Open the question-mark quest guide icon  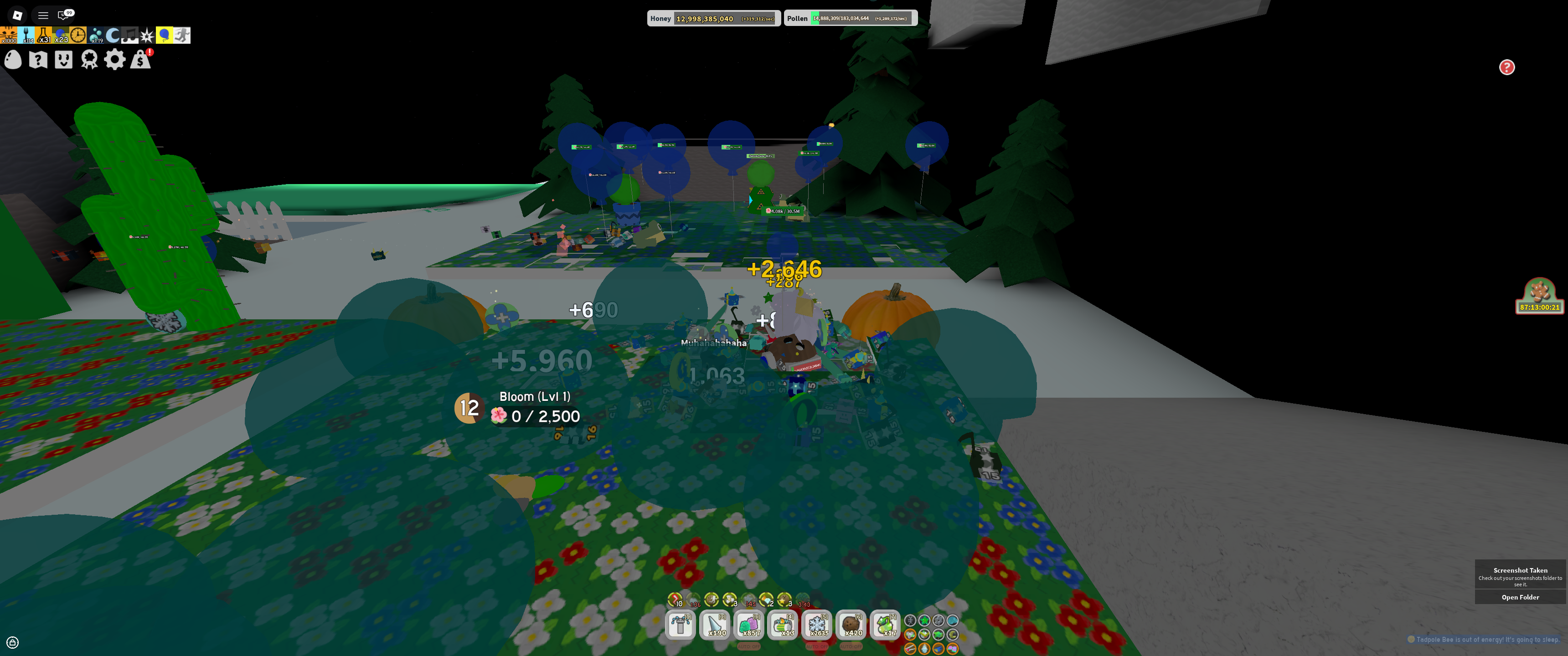click(38, 60)
